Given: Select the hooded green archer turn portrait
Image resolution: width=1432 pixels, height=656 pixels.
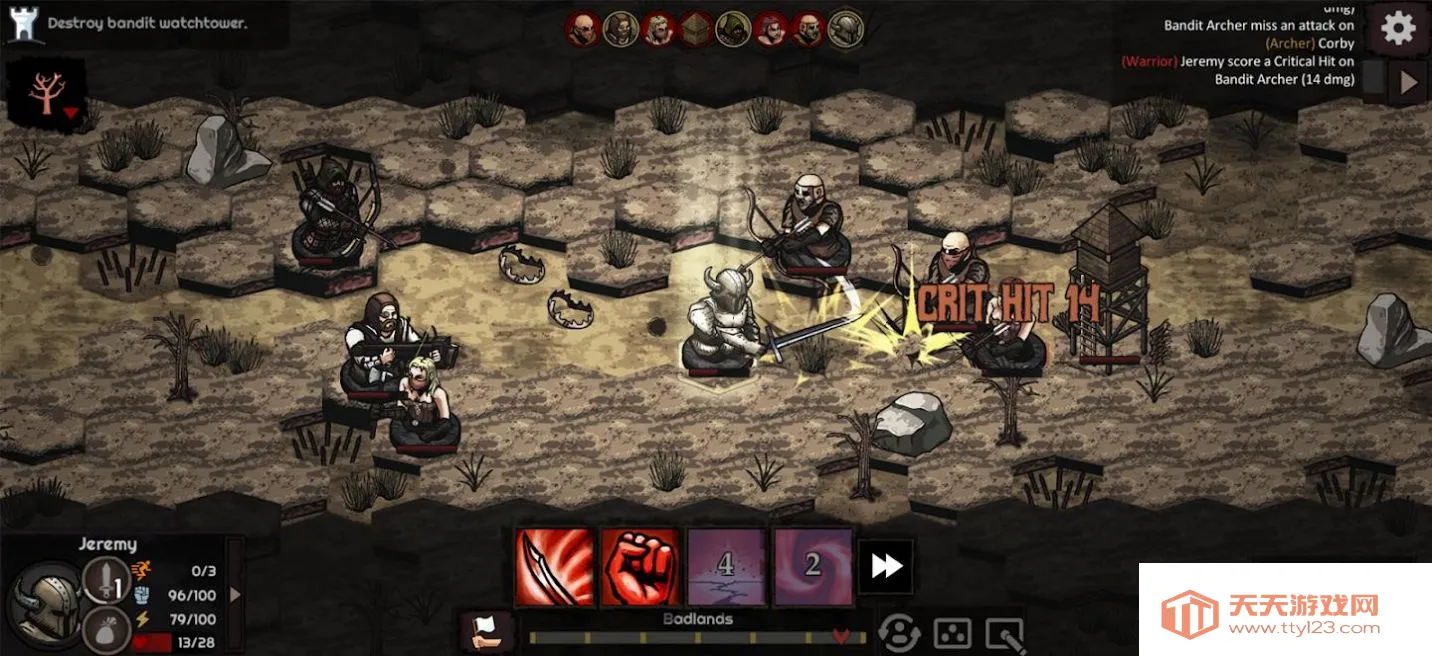Looking at the screenshot, I should point(733,30).
